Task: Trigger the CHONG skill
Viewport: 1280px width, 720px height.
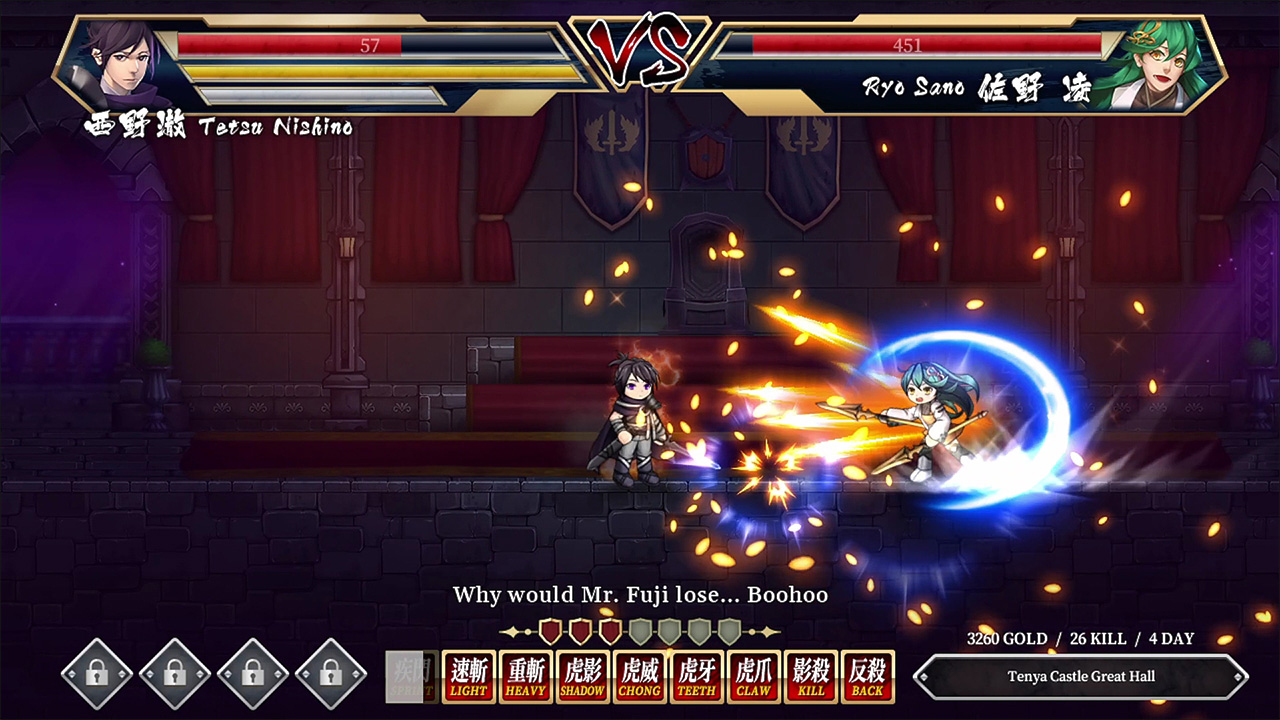Action: pos(639,676)
